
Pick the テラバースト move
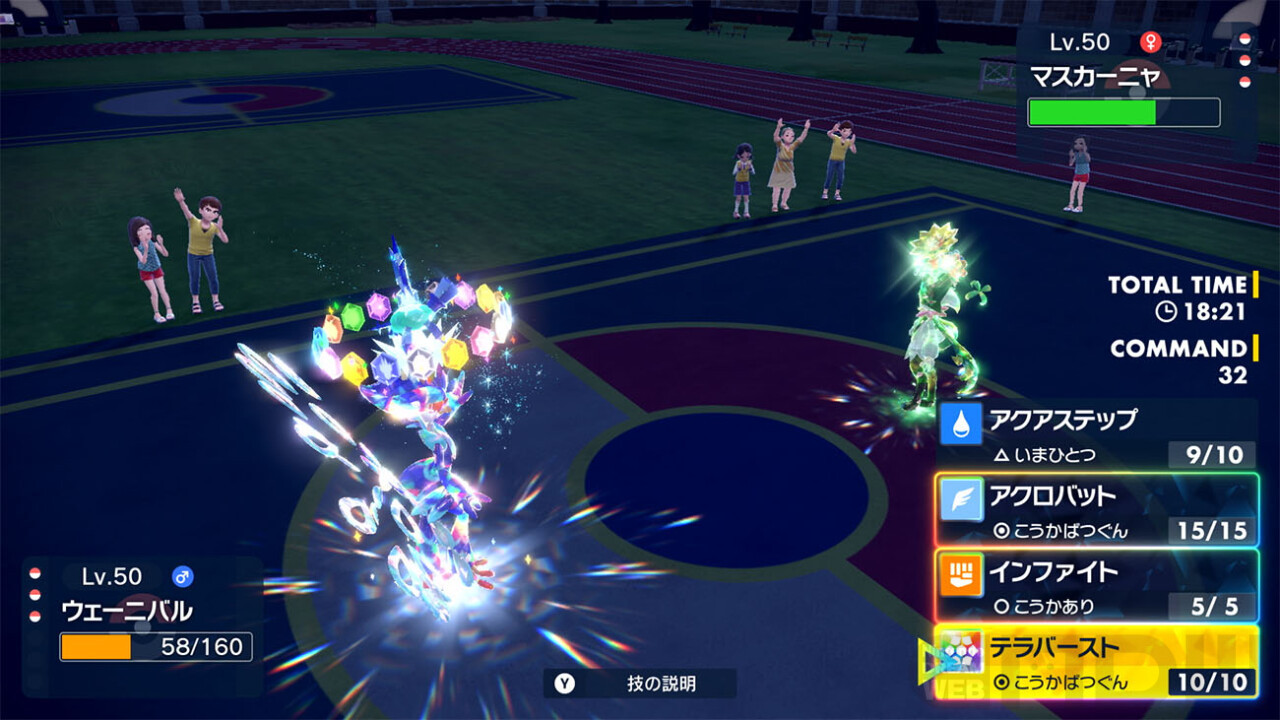tap(1097, 662)
